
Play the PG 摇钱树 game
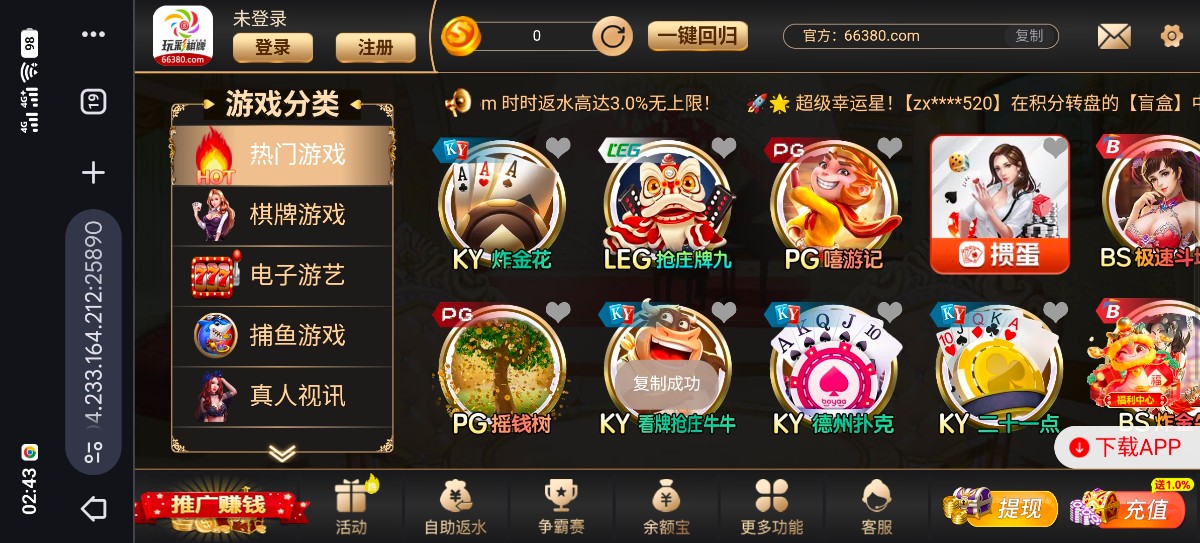(502, 370)
